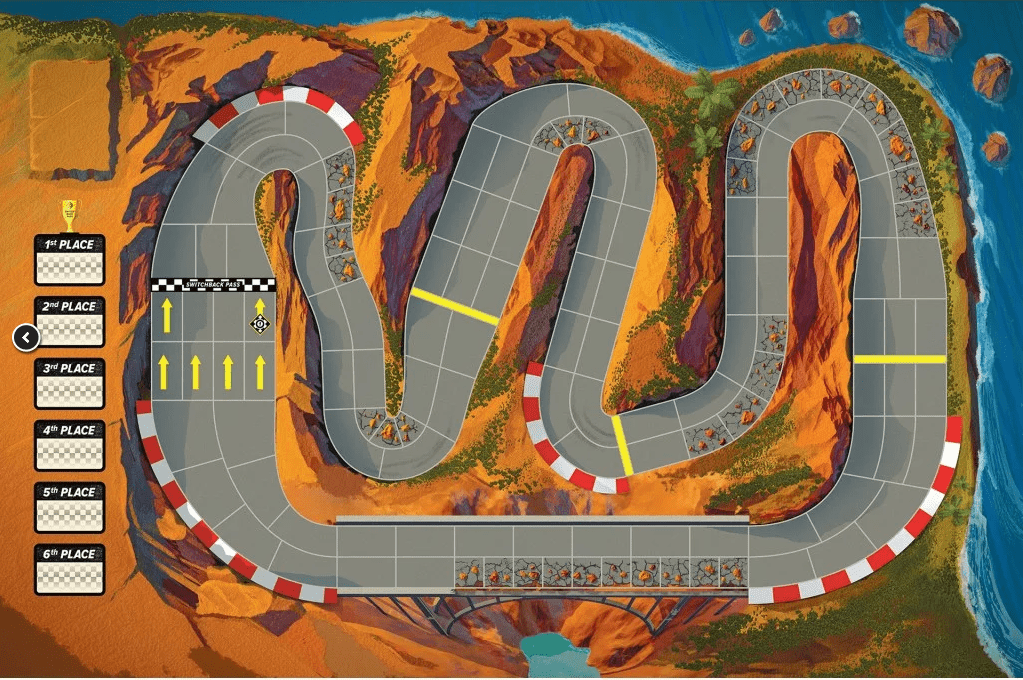
Task: Select the 1st Place podium slot
Action: [x=70, y=260]
